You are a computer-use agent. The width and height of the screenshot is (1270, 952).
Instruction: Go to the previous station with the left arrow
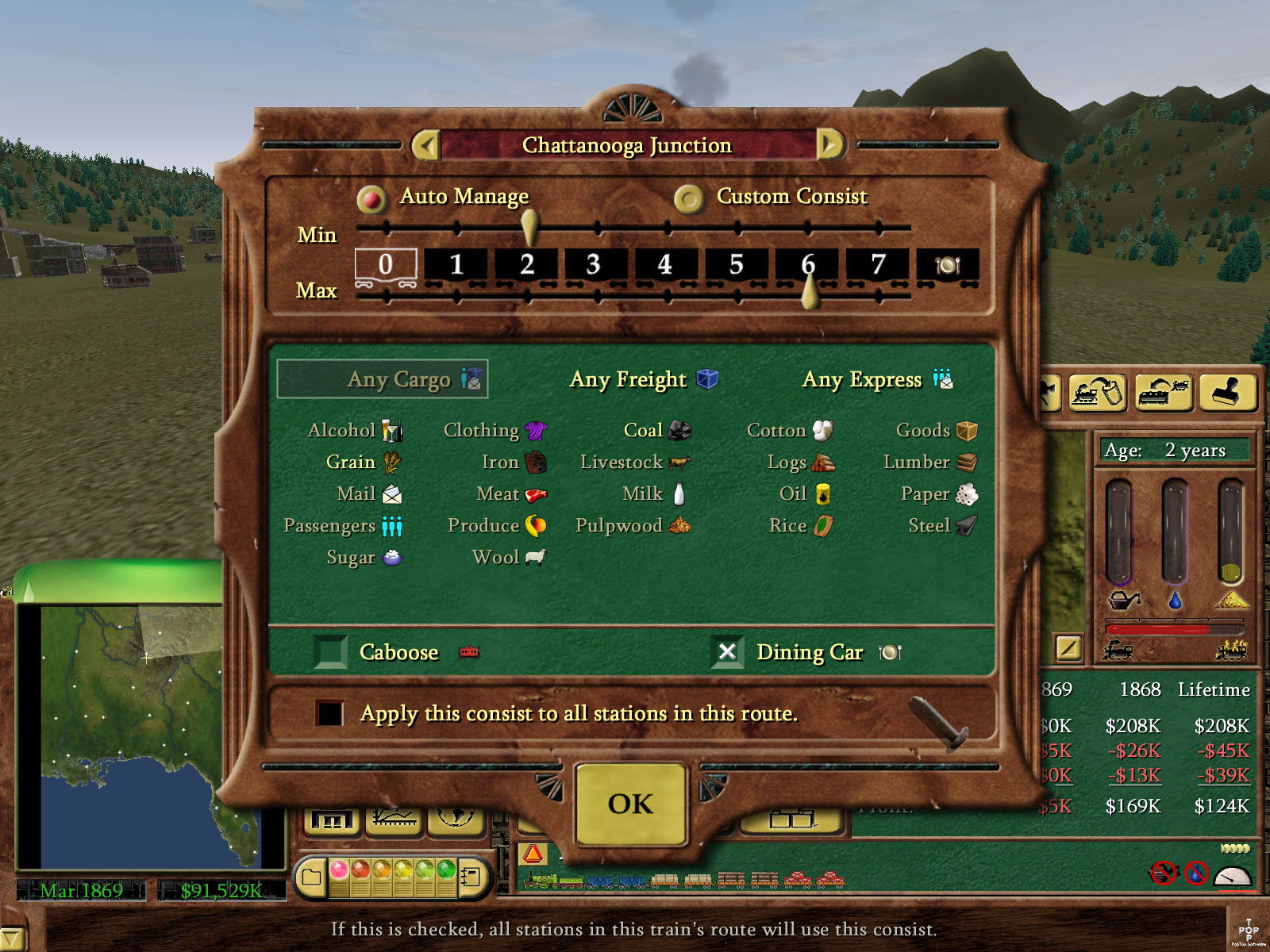tap(427, 145)
